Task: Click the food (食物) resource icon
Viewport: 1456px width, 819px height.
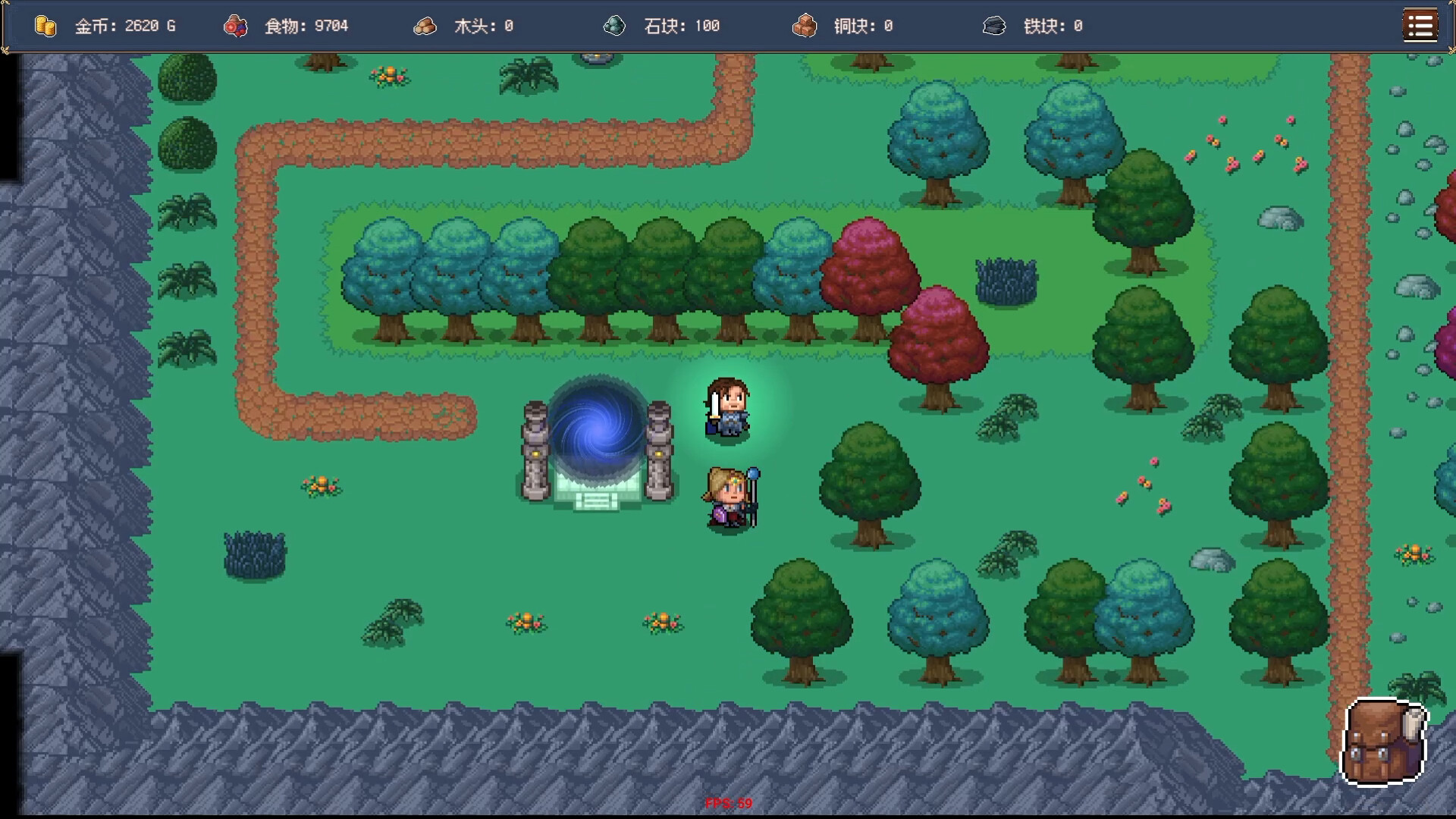Action: (x=236, y=26)
